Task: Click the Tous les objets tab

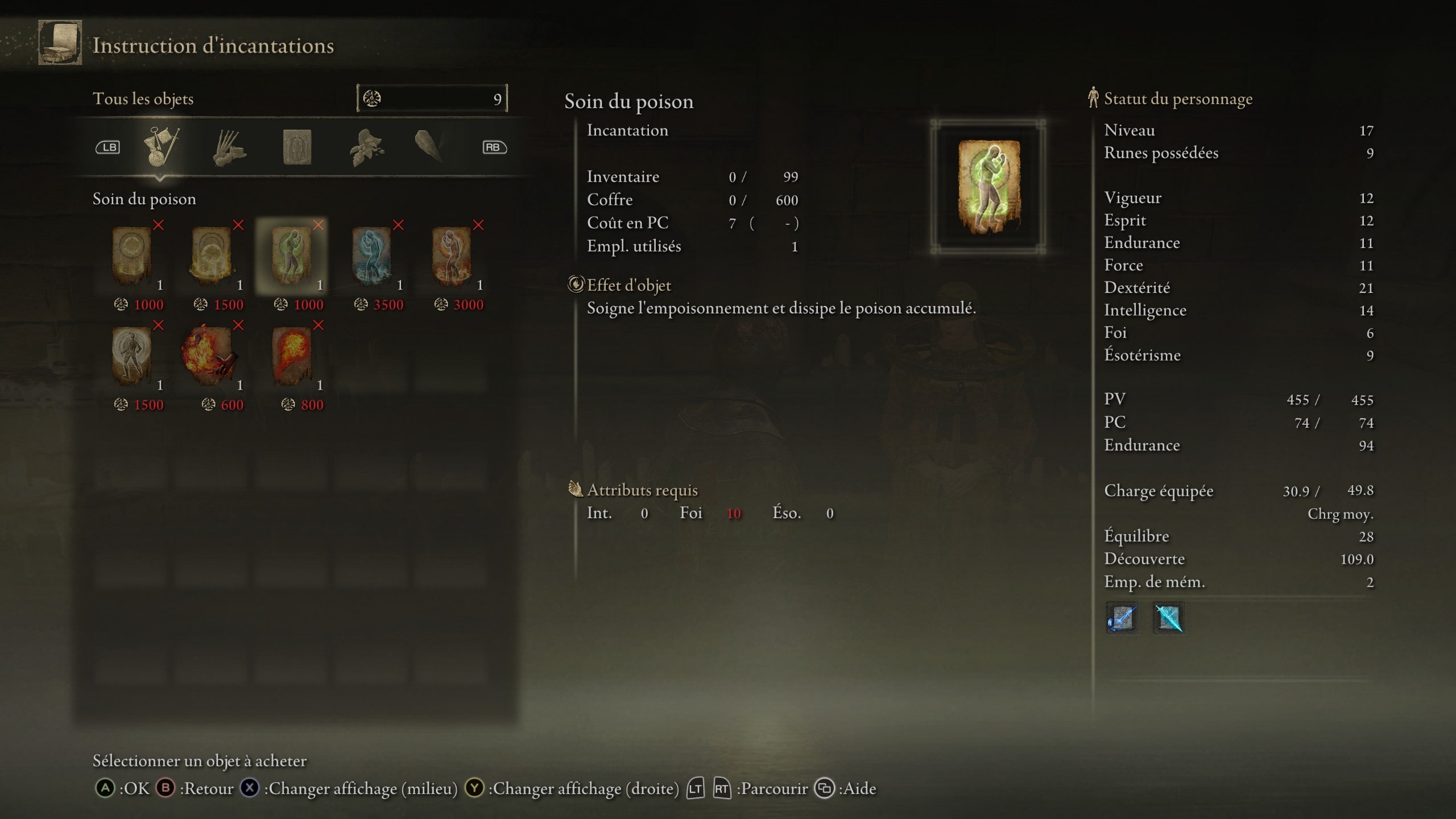Action: (144, 98)
